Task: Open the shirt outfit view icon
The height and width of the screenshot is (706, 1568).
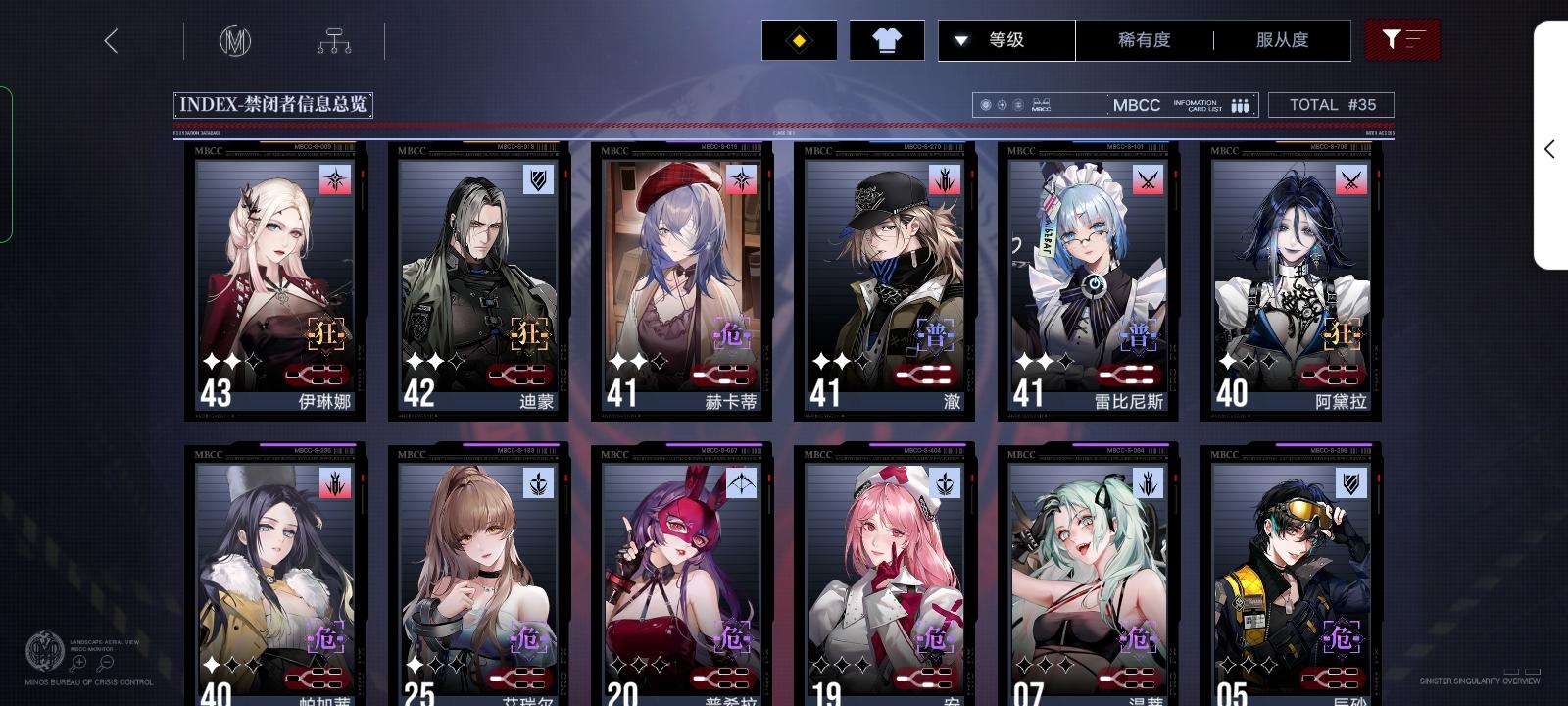Action: point(885,40)
